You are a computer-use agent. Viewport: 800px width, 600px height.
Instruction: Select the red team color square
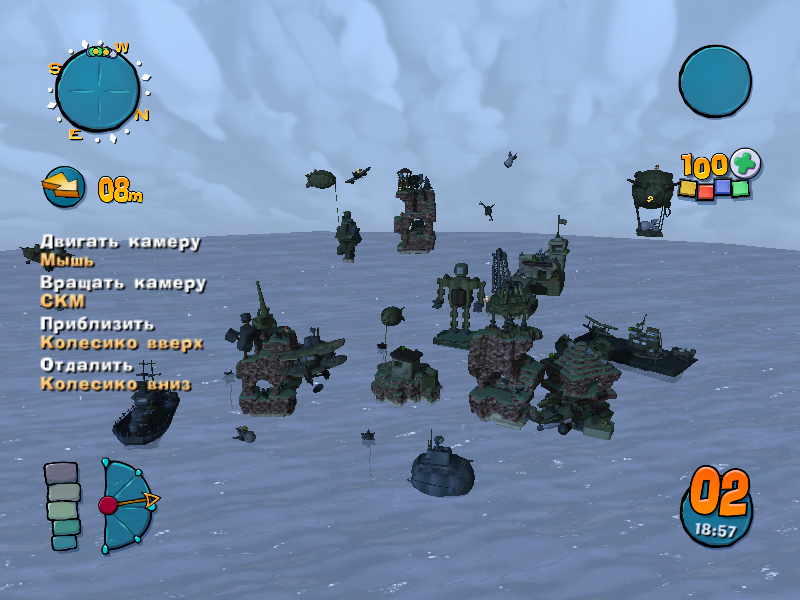coord(705,191)
